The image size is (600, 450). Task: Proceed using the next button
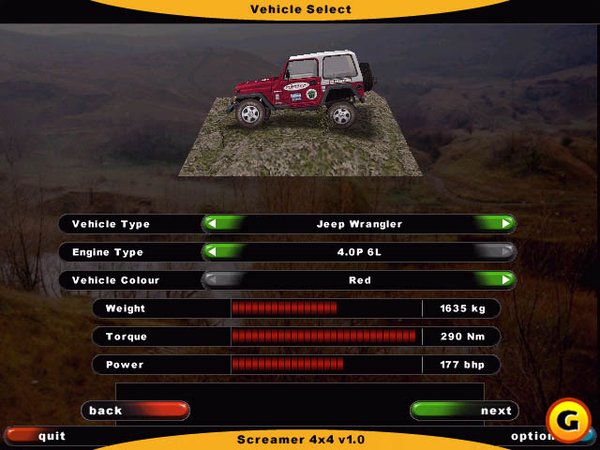point(464,410)
